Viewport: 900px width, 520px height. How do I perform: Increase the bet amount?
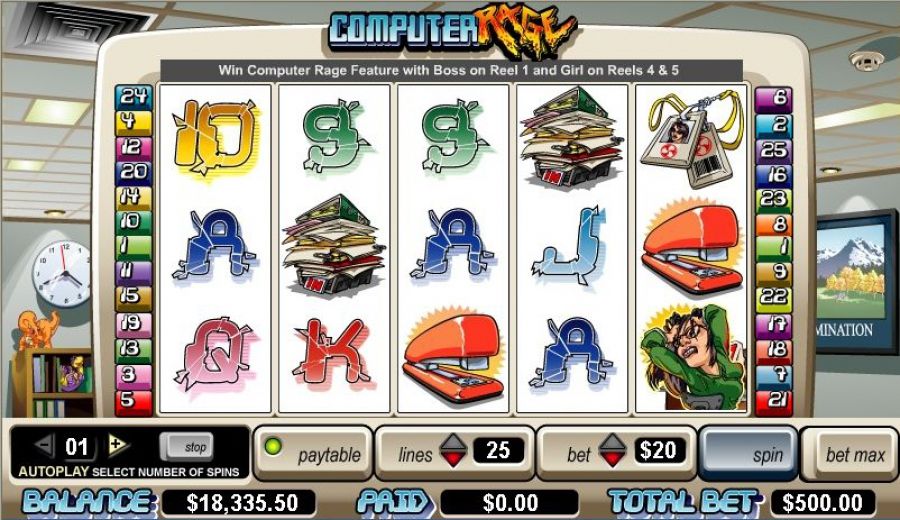click(x=612, y=443)
